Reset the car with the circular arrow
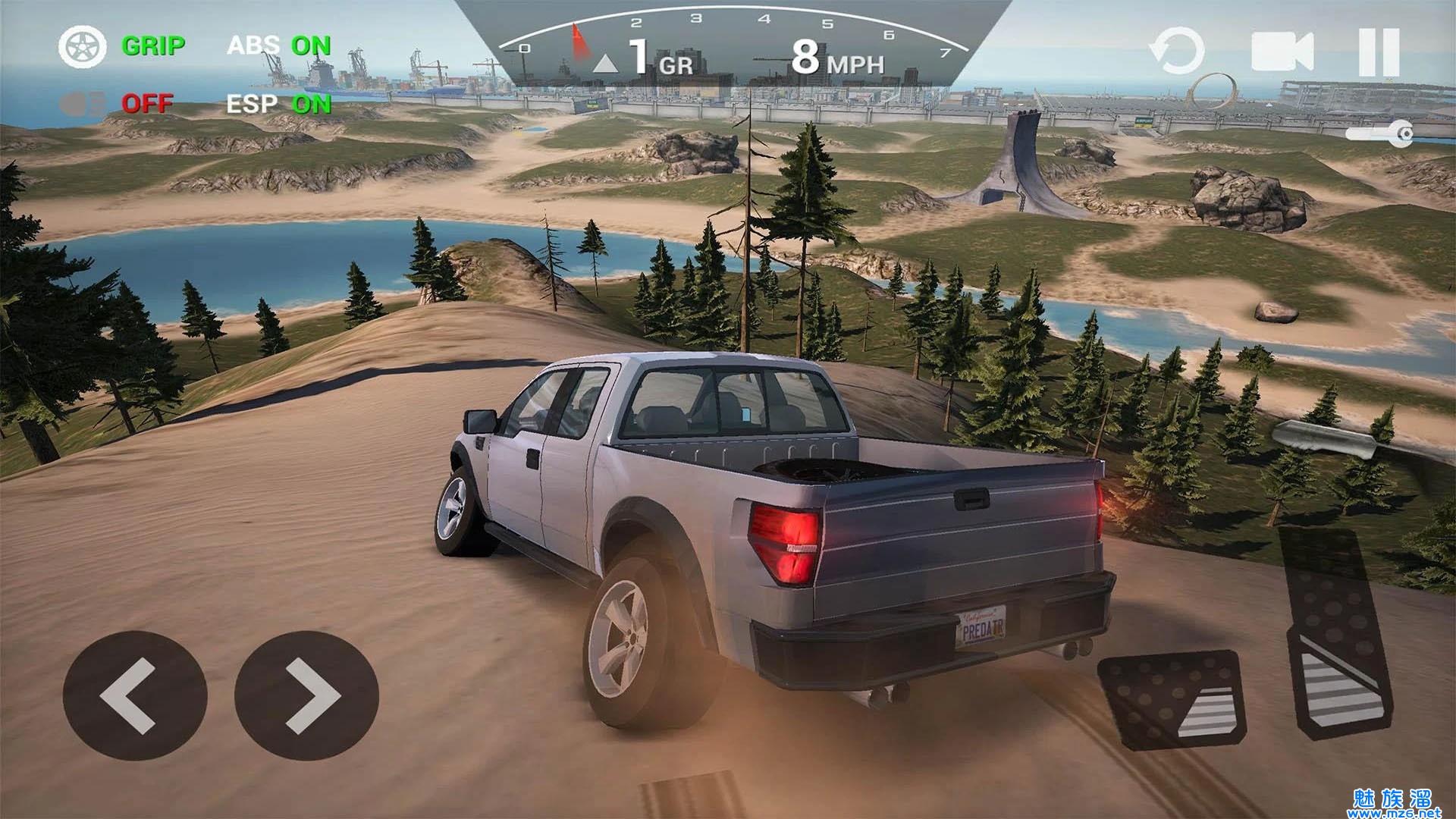This screenshot has width=1456, height=819. point(1176,52)
